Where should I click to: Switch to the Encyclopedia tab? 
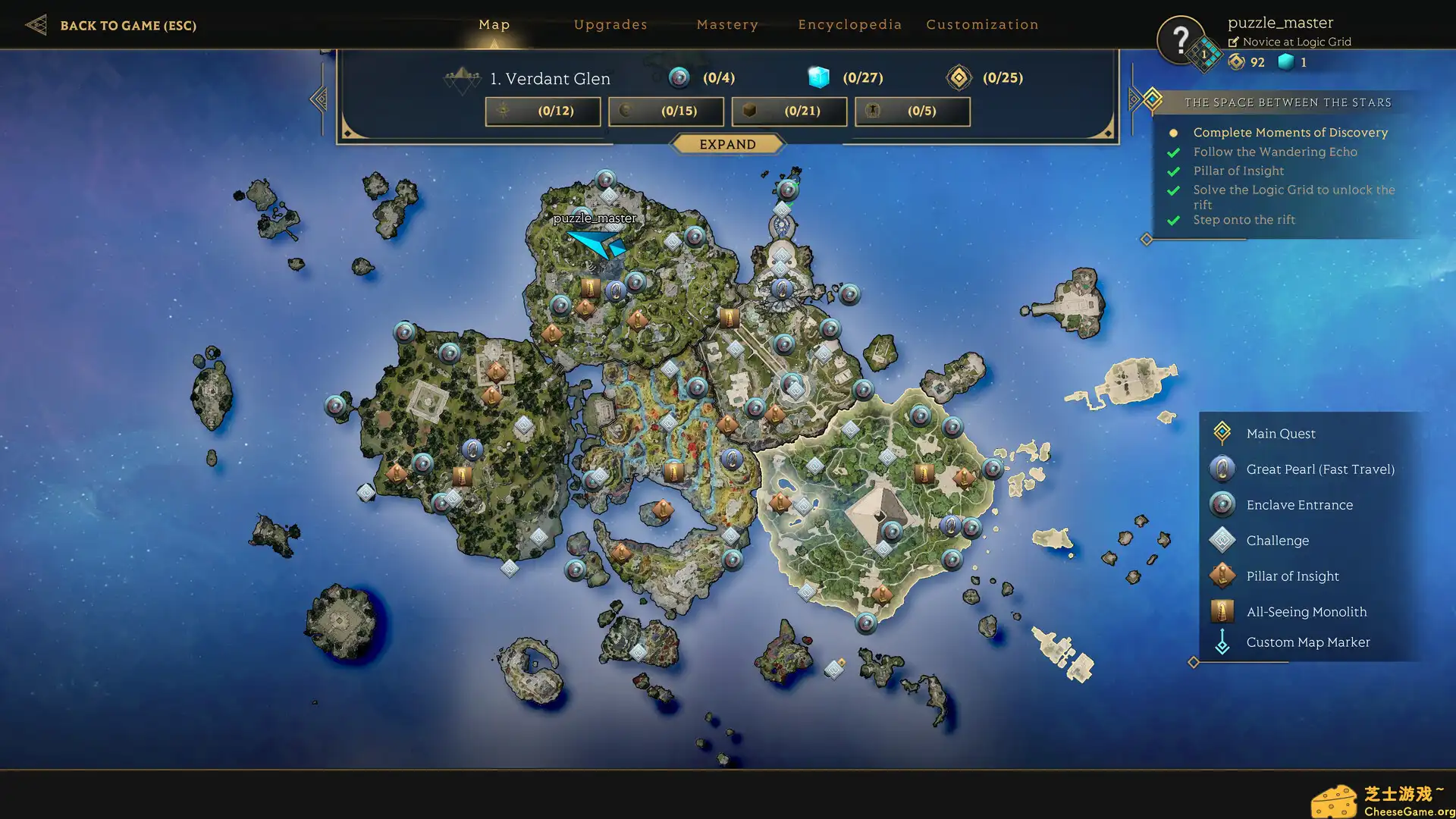850,24
